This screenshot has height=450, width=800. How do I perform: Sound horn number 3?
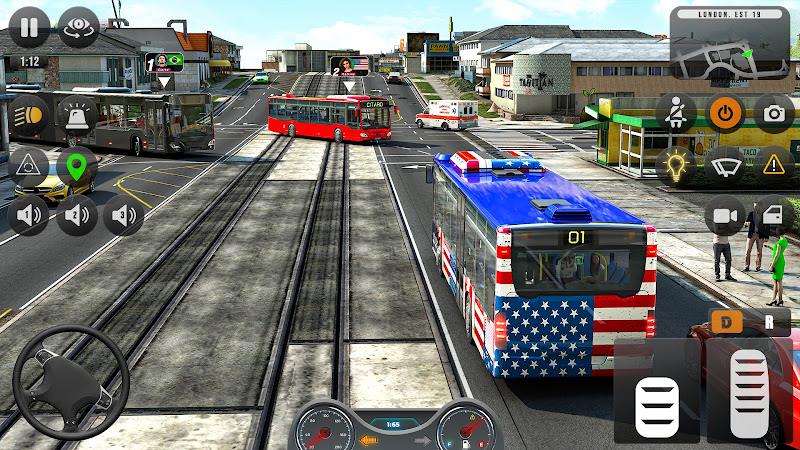[x=125, y=214]
